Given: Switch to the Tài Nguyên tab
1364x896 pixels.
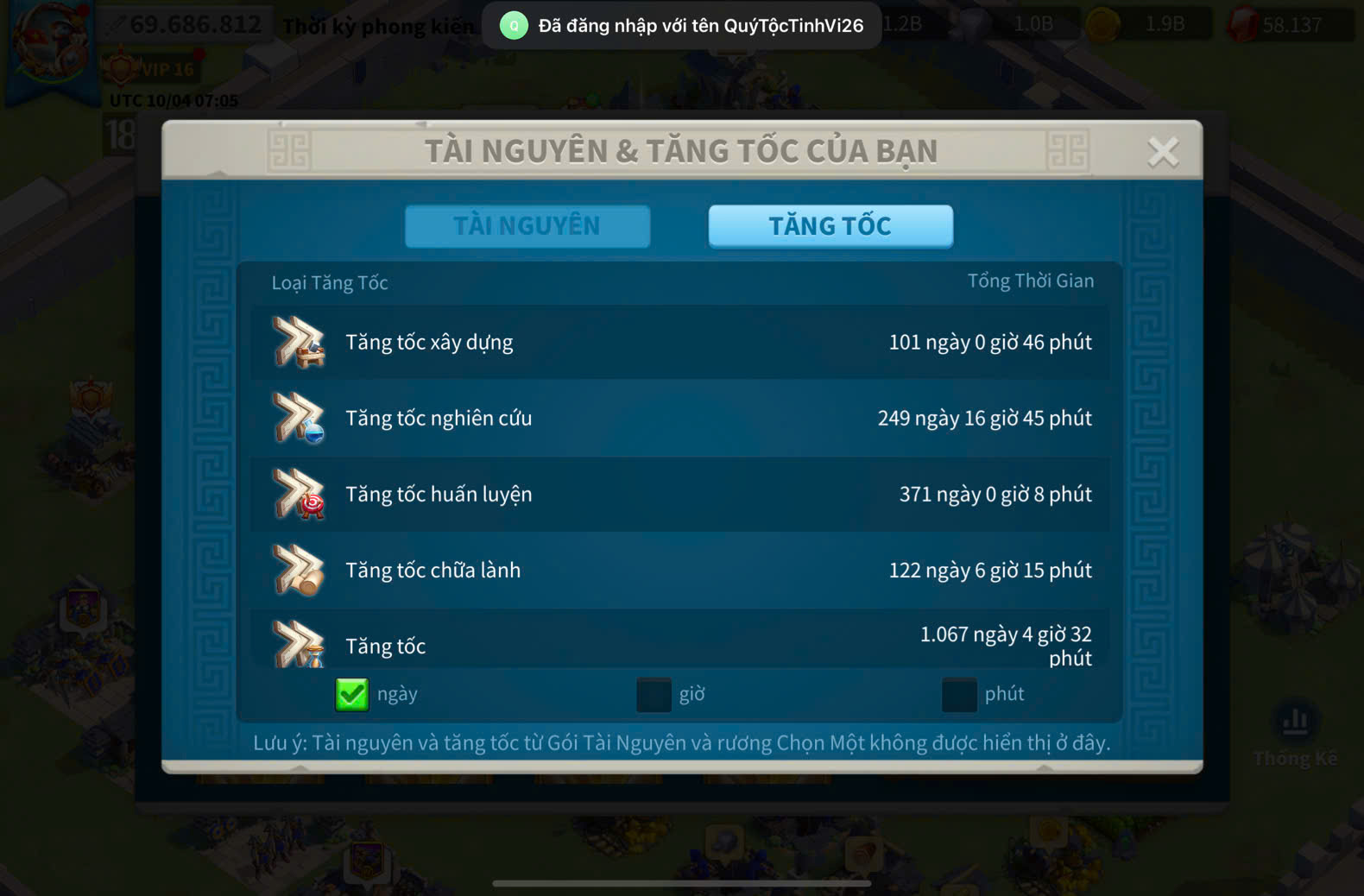Looking at the screenshot, I should click(x=527, y=226).
